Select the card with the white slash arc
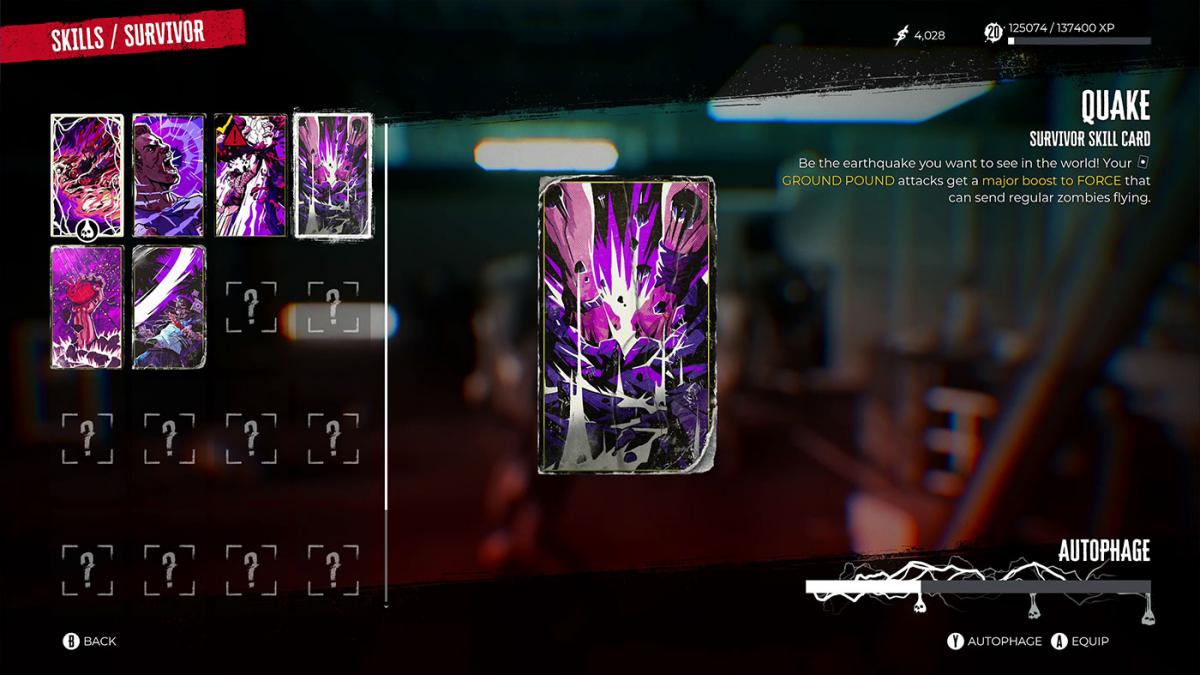The image size is (1200, 675). pyautogui.click(x=169, y=307)
